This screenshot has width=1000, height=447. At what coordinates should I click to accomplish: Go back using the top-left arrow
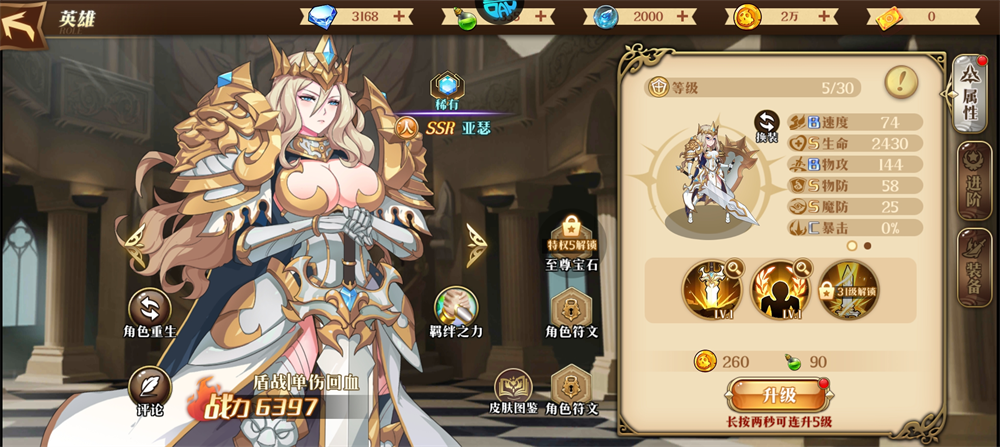[x=23, y=22]
